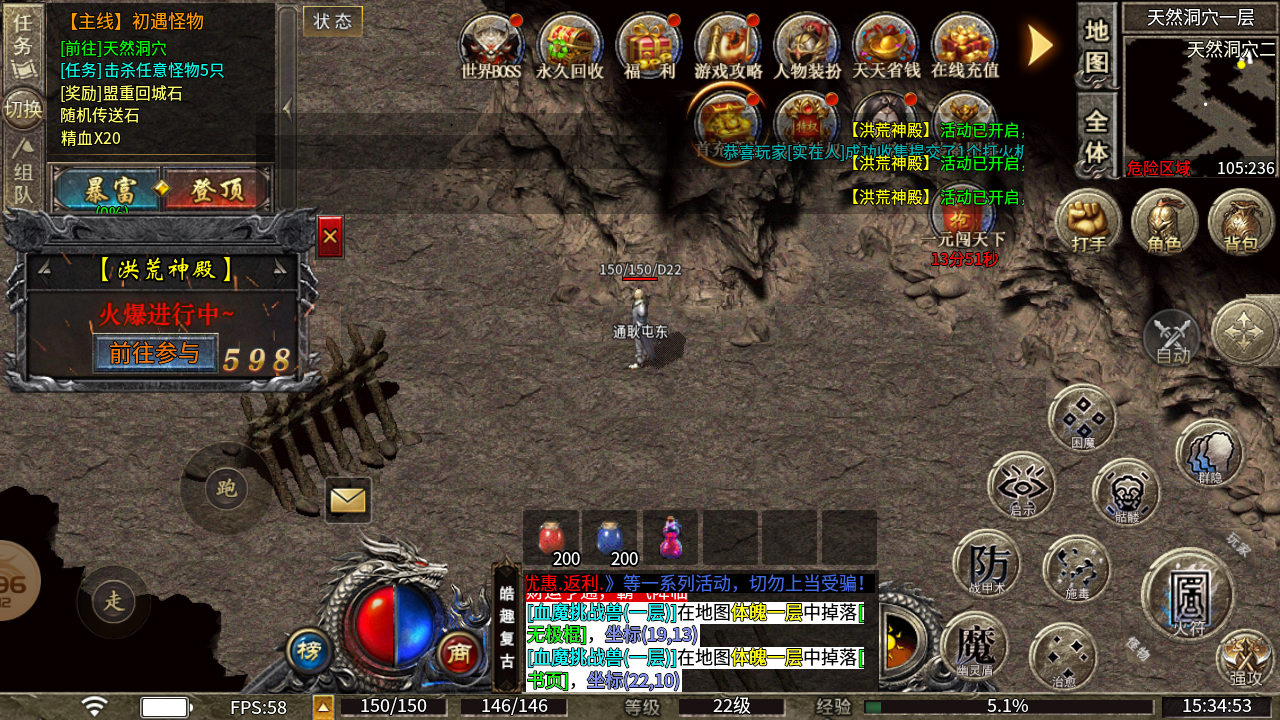Viewport: 1280px width, 720px height.
Task: Select the red health potion slot
Action: tap(551, 538)
